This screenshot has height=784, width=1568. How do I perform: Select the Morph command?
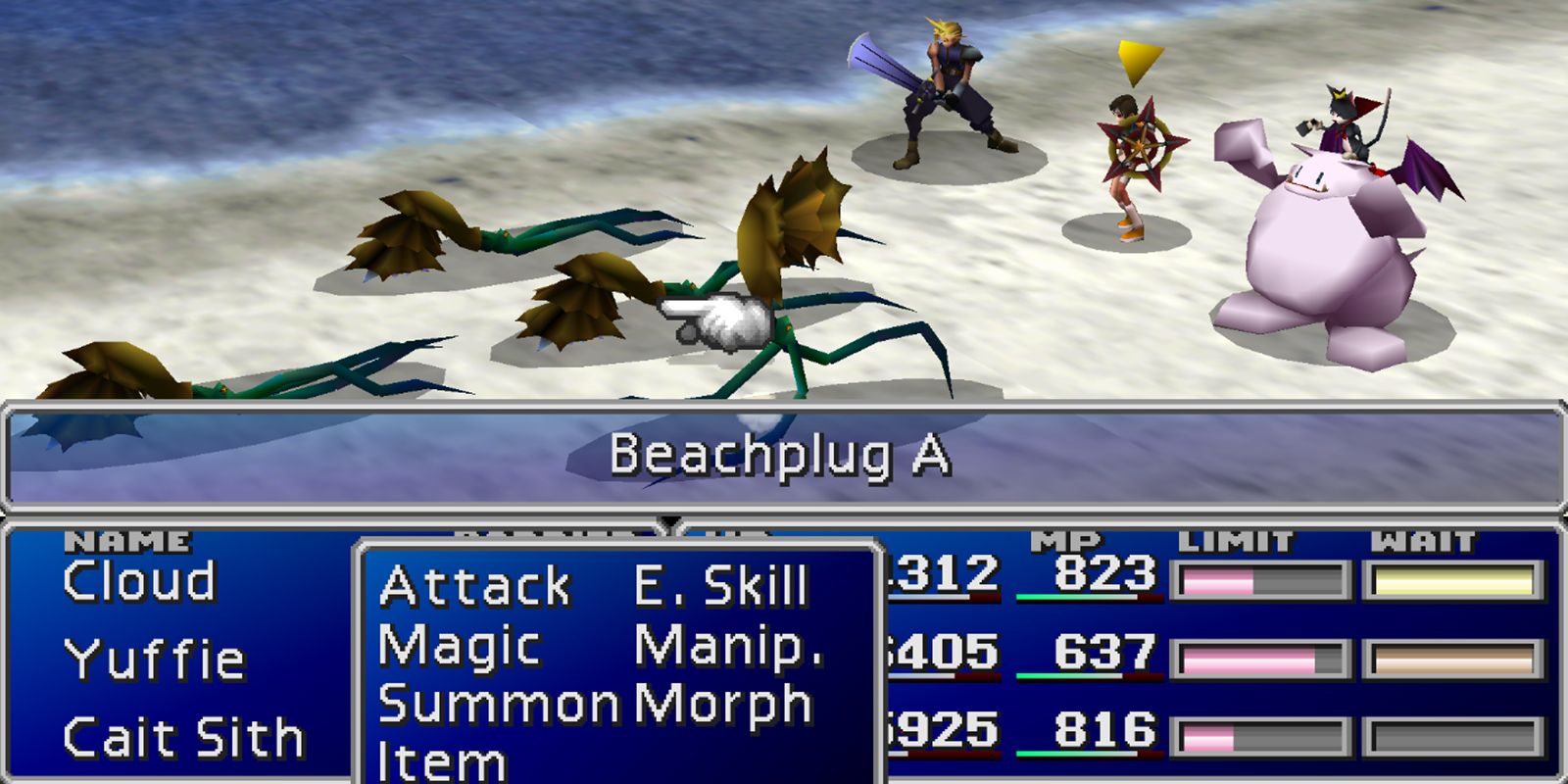(x=723, y=702)
